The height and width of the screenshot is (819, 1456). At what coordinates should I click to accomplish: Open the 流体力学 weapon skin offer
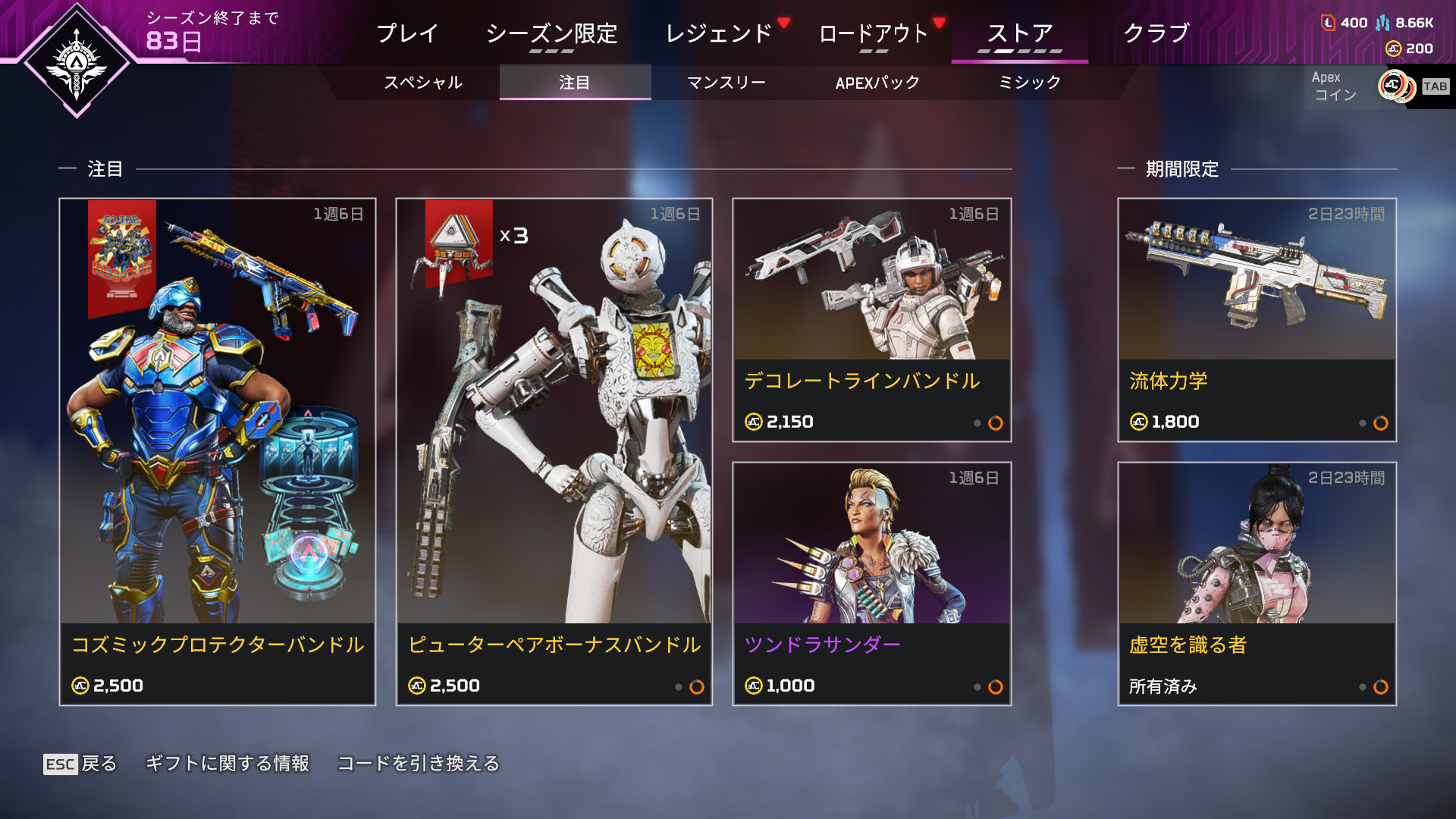[1257, 320]
